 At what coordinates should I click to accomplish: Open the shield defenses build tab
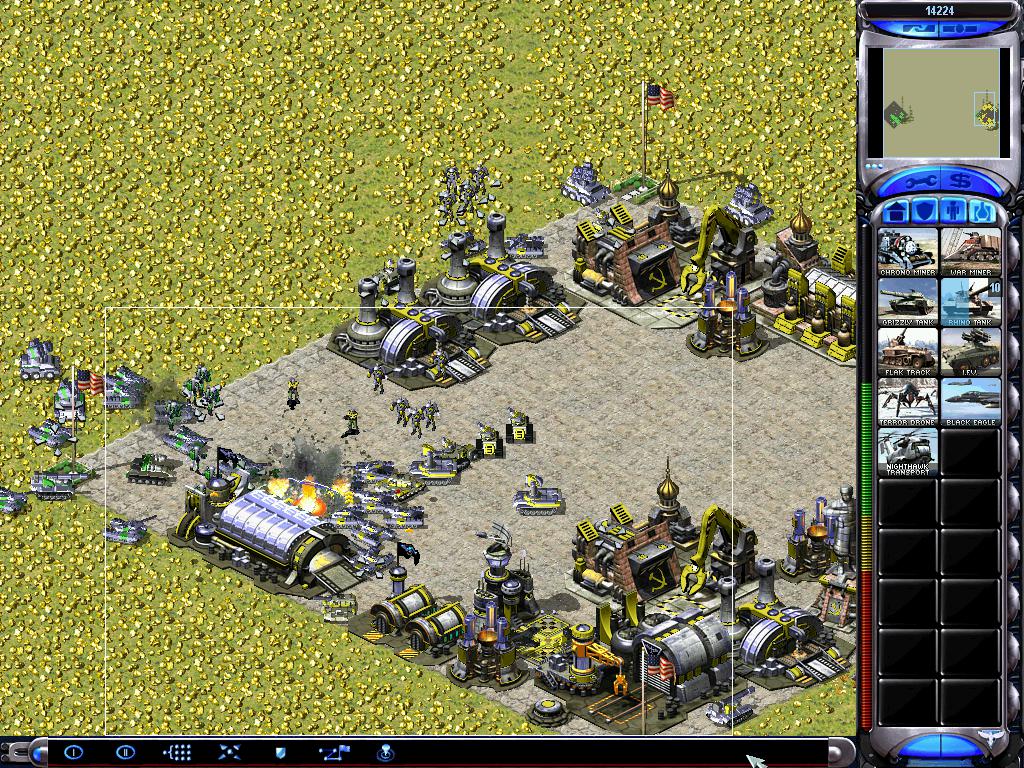(x=925, y=212)
